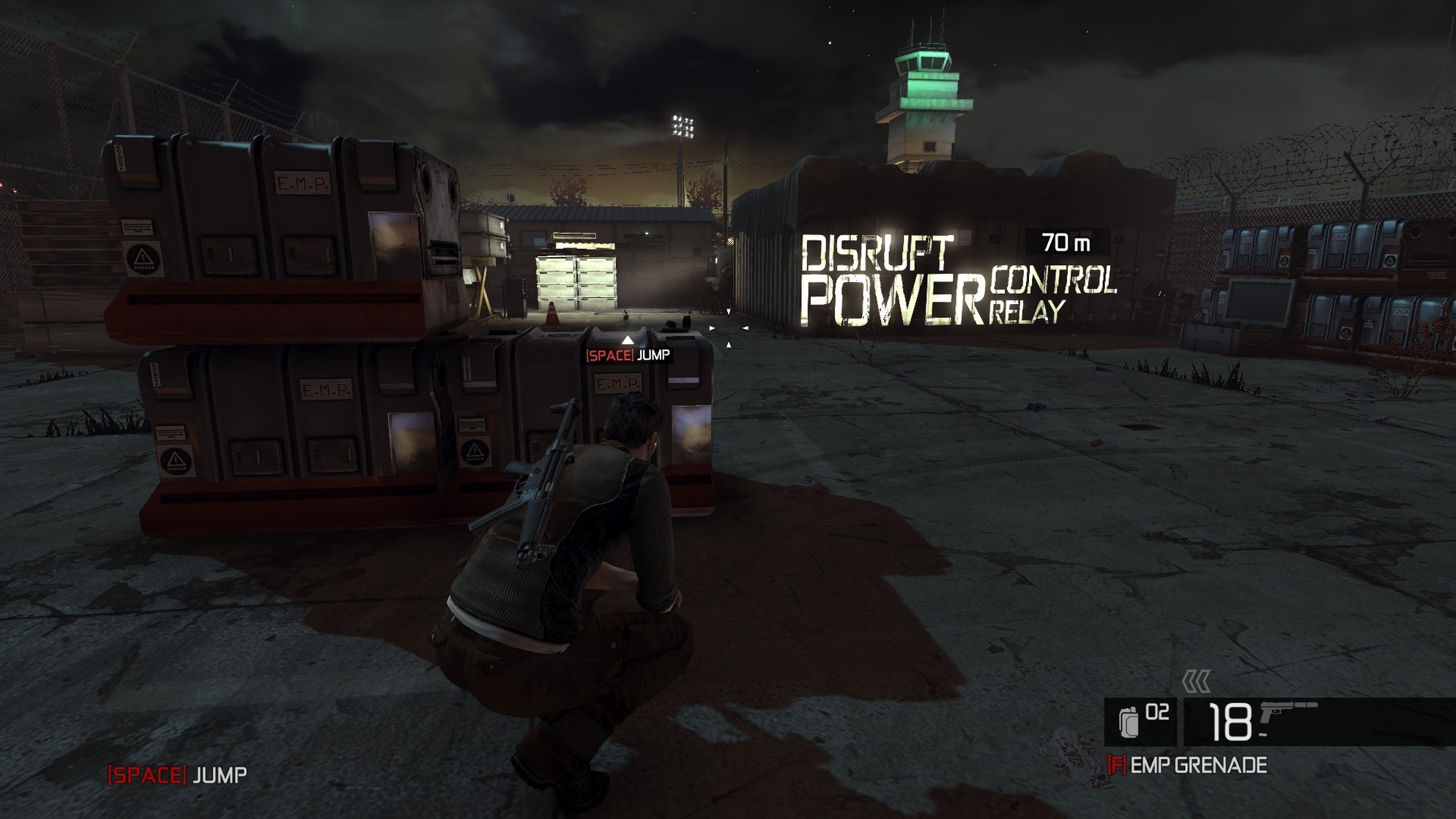The width and height of the screenshot is (1456, 819).
Task: Click the danger sign on the upper EMP crate
Action: pos(143,258)
